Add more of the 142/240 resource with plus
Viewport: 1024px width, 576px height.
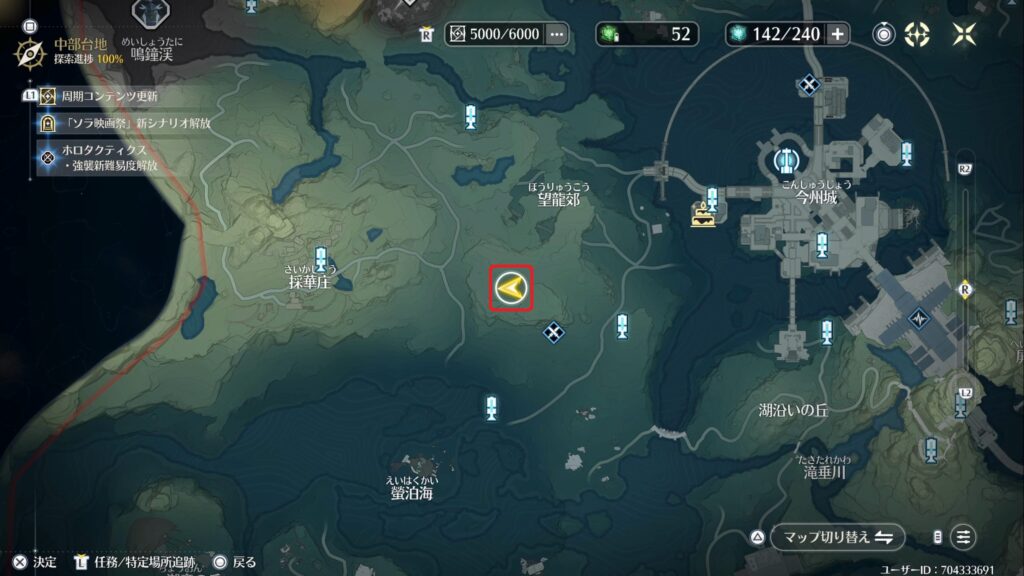837,34
